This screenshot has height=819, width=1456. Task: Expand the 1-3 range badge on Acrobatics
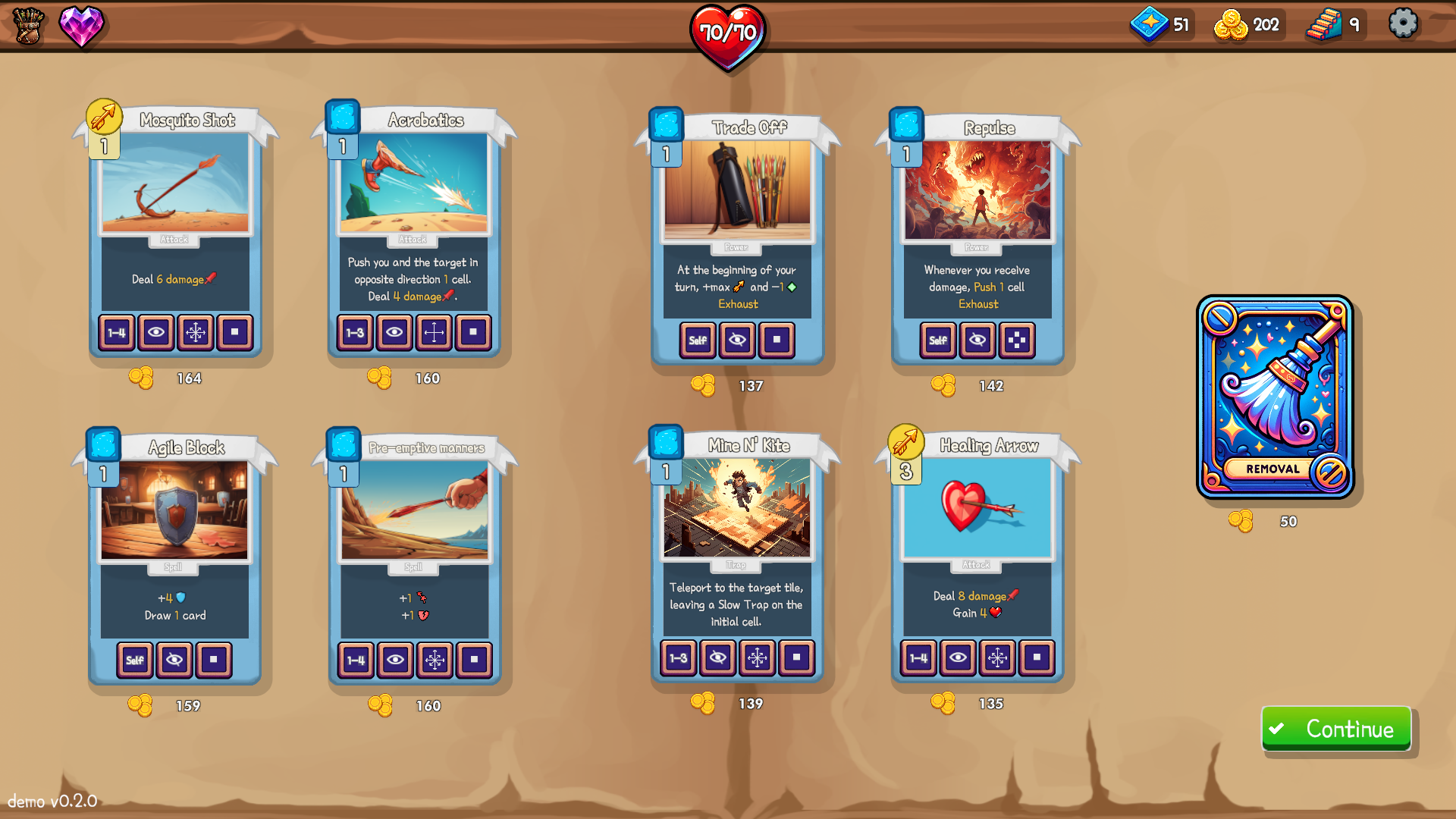(x=355, y=332)
